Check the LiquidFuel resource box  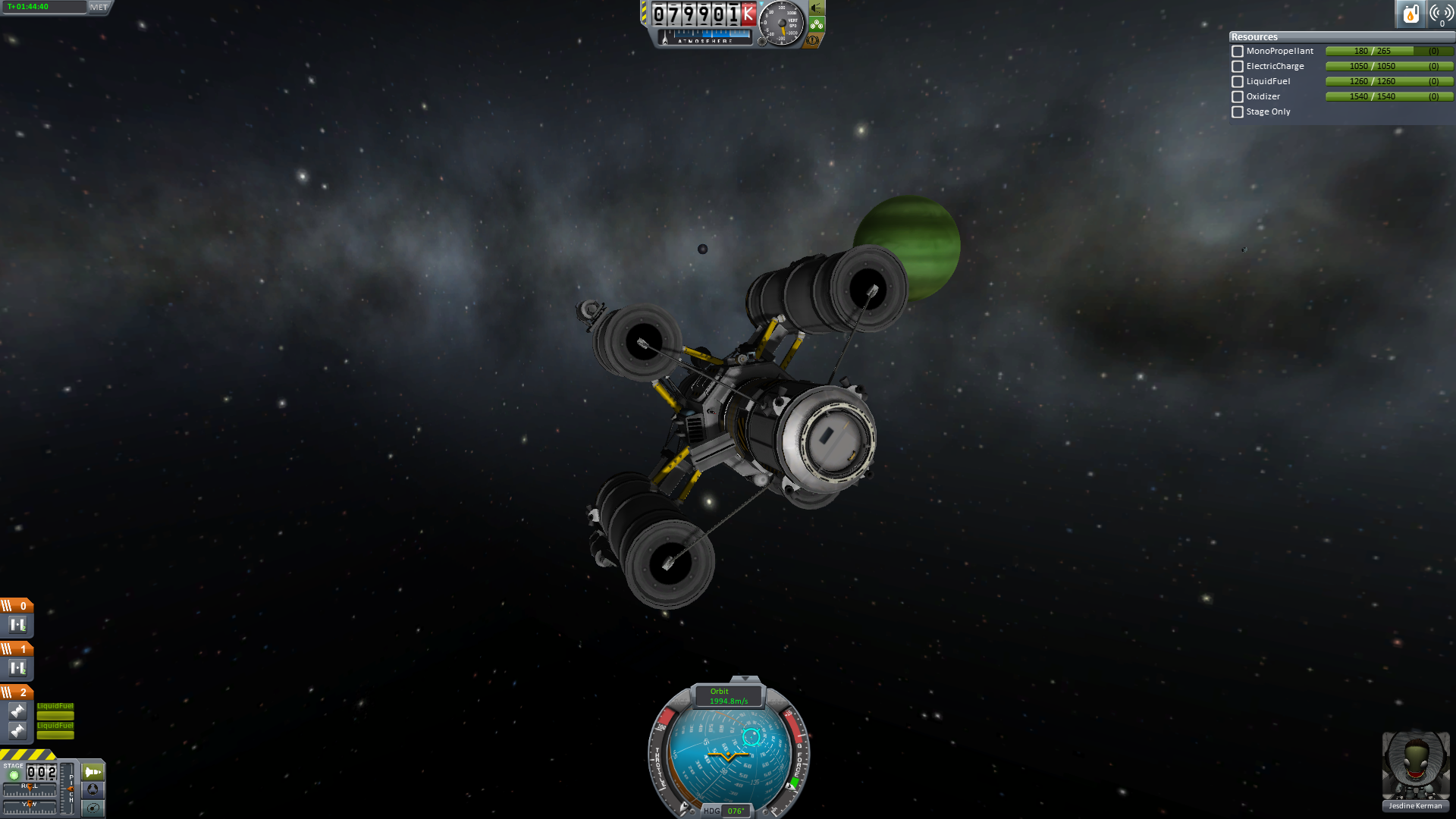pyautogui.click(x=1238, y=82)
